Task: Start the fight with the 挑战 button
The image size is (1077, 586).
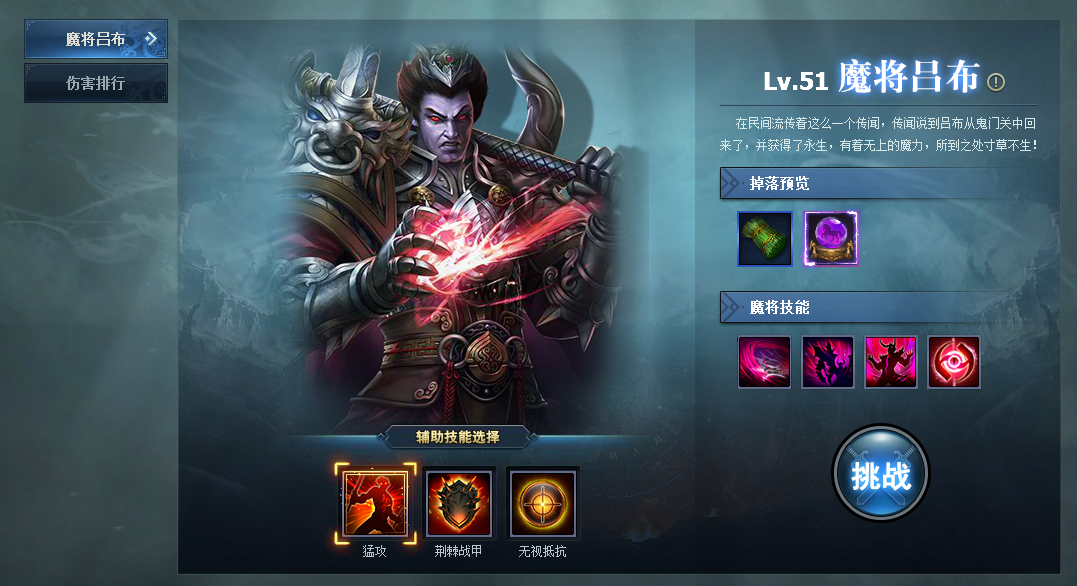Action: [880, 474]
